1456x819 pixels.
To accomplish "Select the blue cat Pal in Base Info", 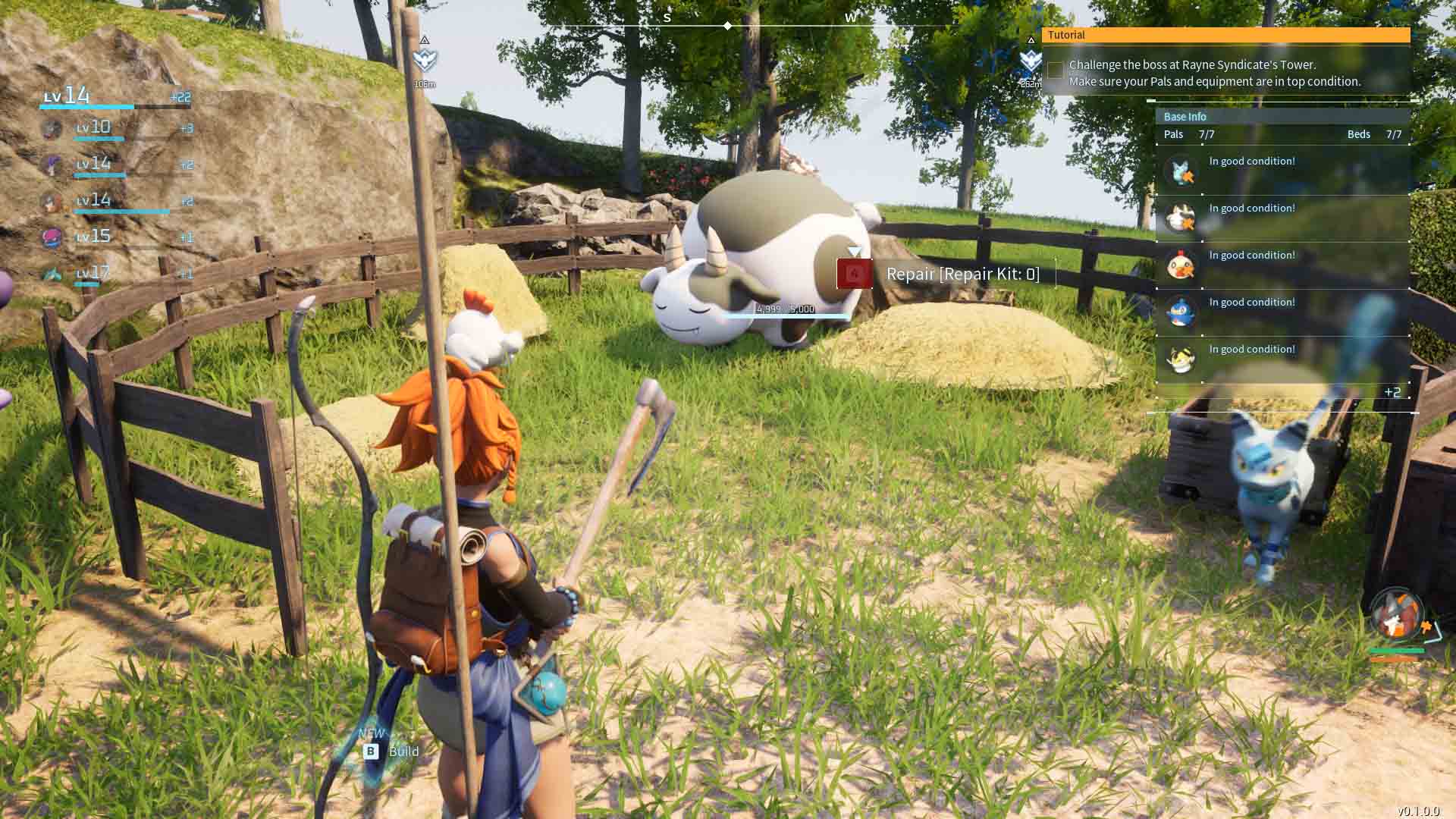I will (1181, 171).
